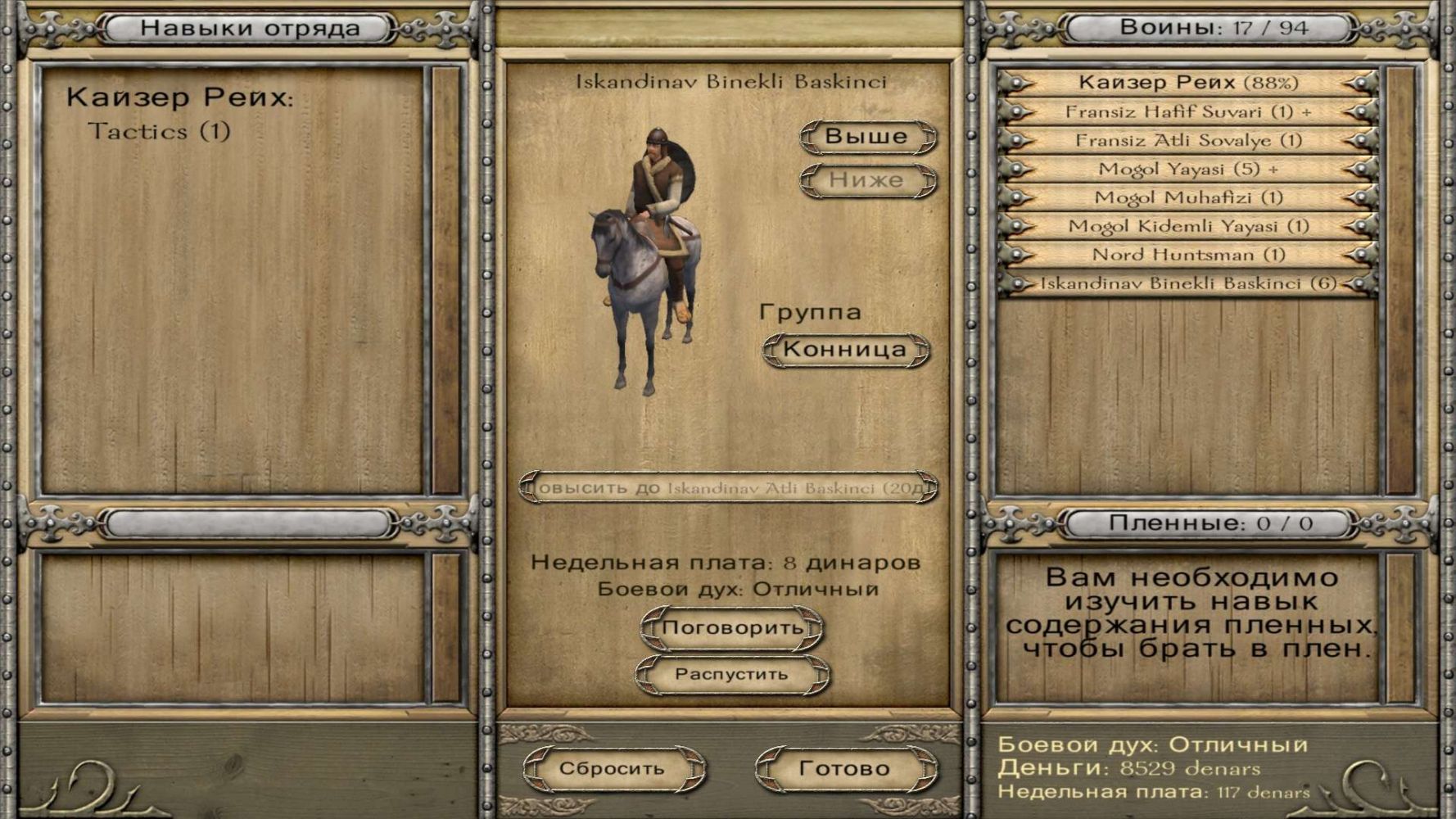Reset changes with Сбросить
Screen dimensions: 1456x819
pos(613,769)
